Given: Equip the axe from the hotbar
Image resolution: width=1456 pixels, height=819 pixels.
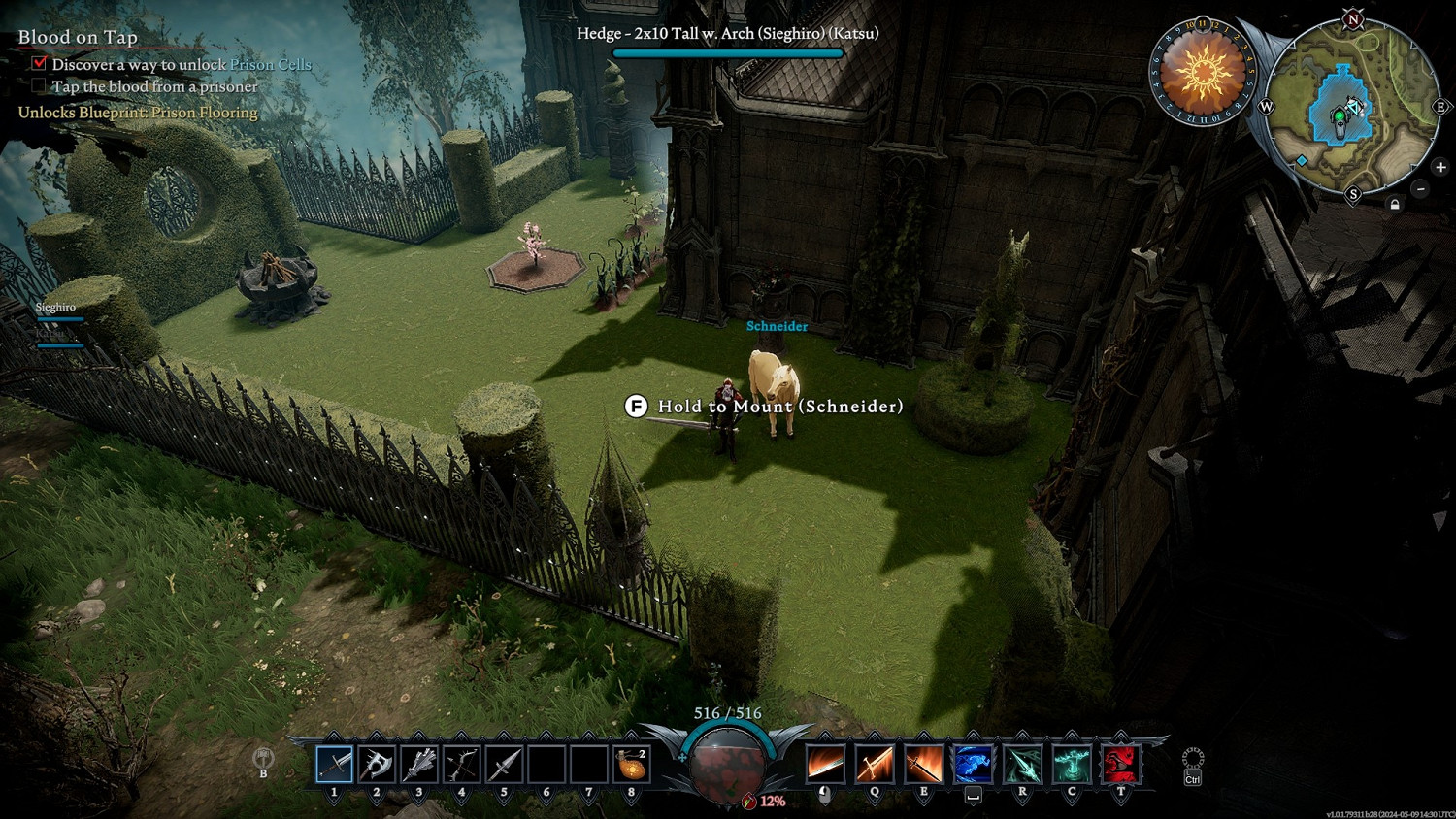Looking at the screenshot, I should click(377, 765).
